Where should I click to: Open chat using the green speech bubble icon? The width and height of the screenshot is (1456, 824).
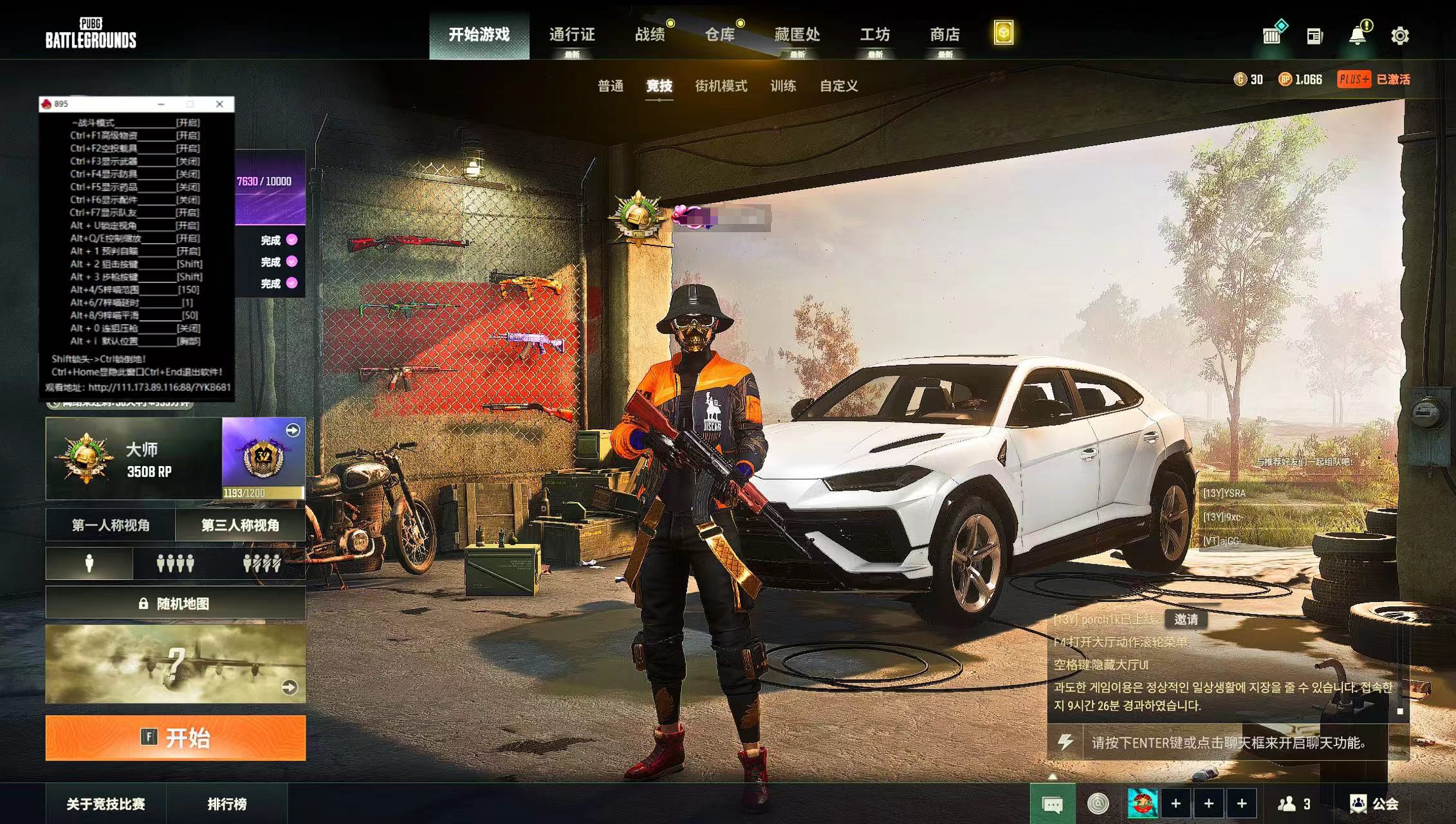[x=1054, y=804]
